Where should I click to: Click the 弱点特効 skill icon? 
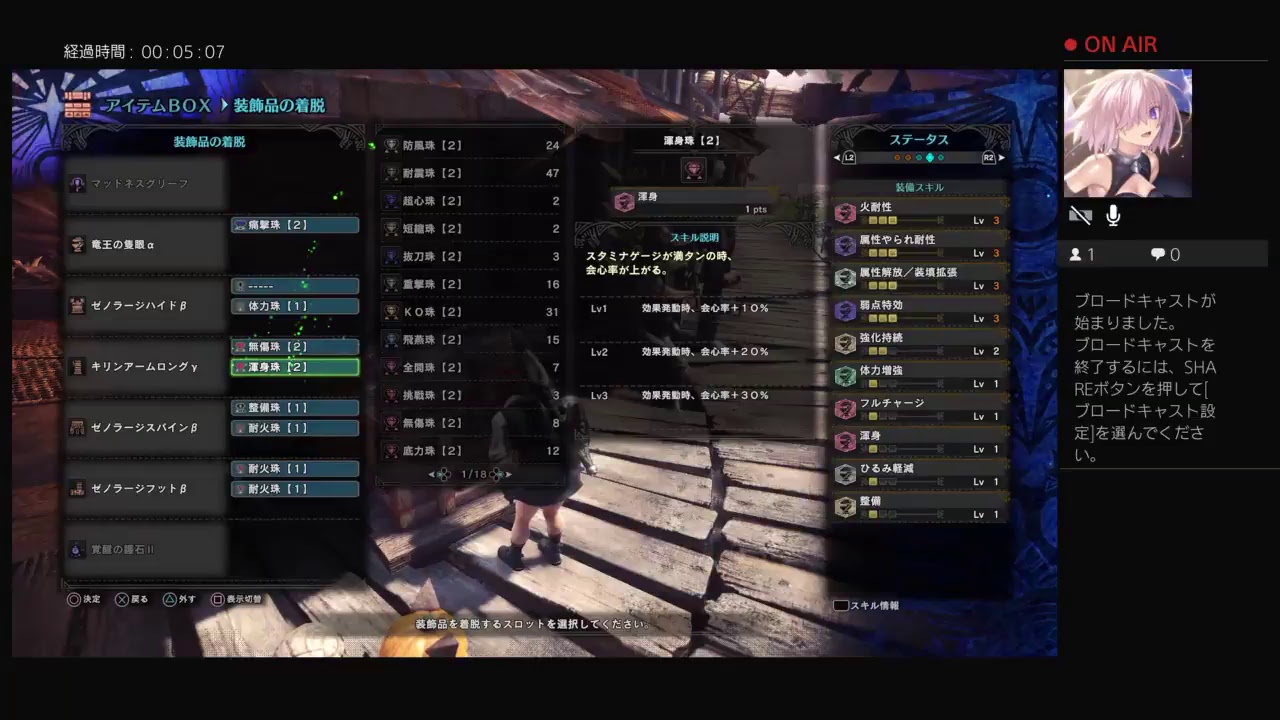845,309
